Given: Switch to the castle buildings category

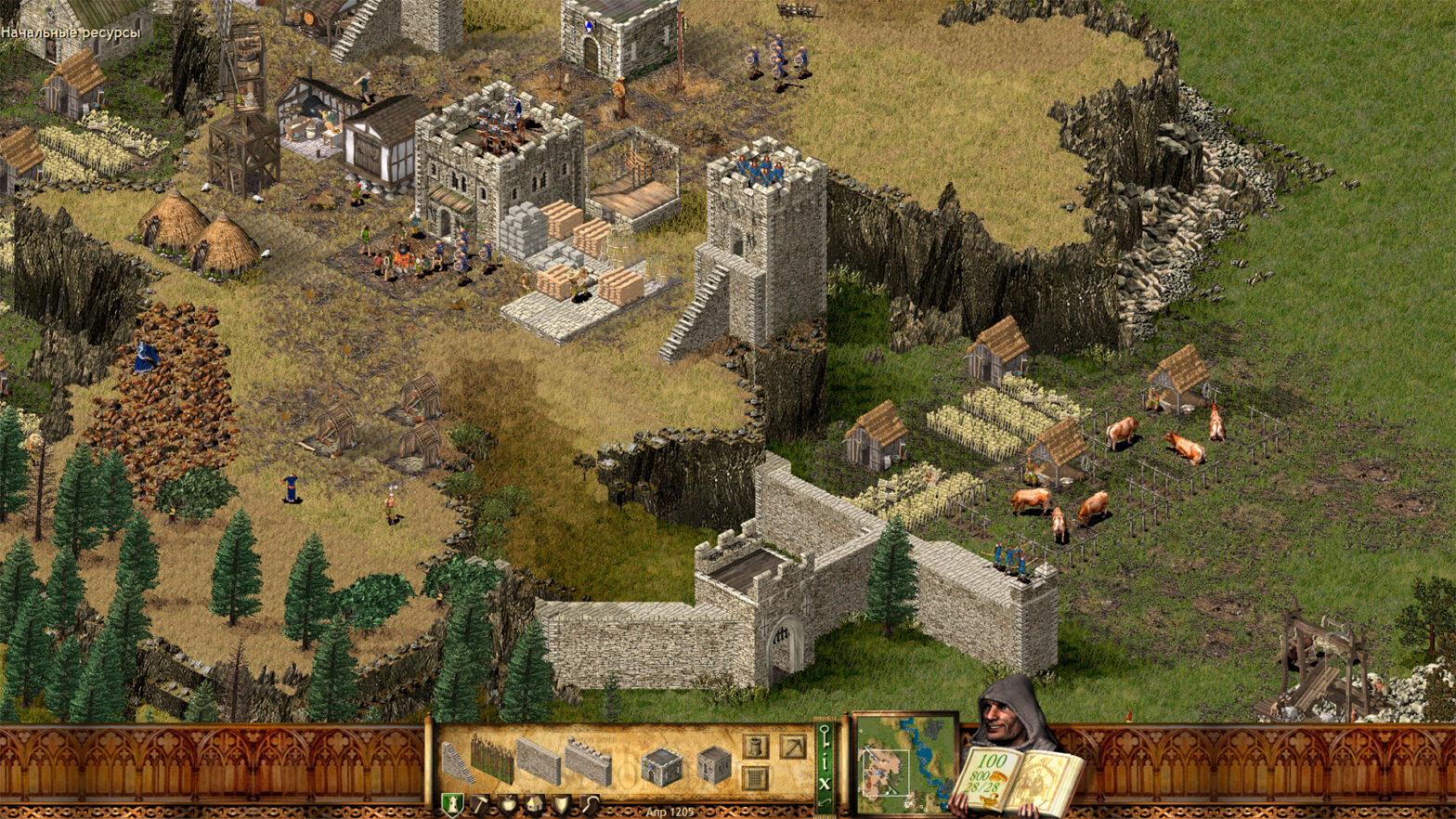Looking at the screenshot, I should (452, 804).
